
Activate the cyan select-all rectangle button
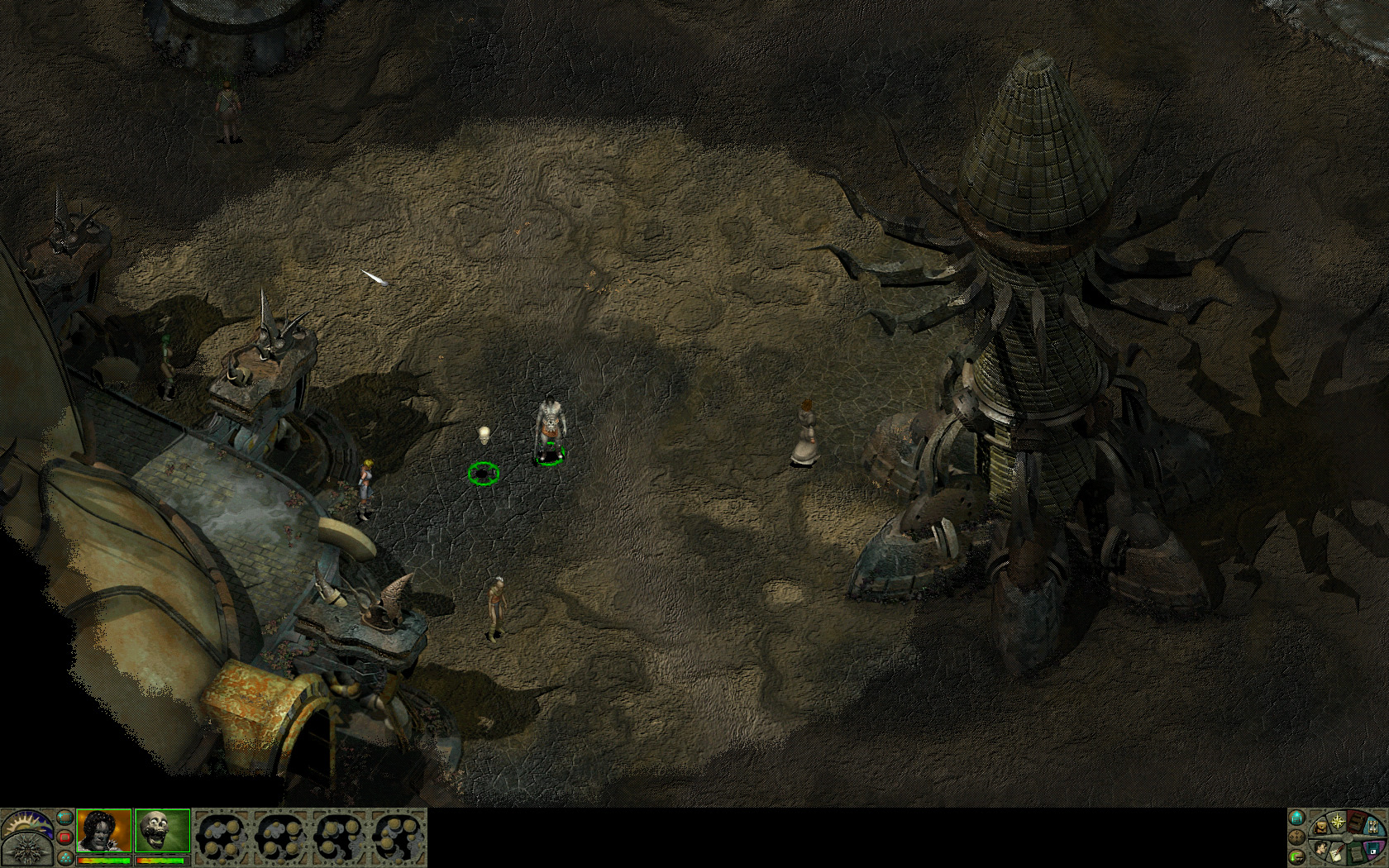[x=65, y=818]
